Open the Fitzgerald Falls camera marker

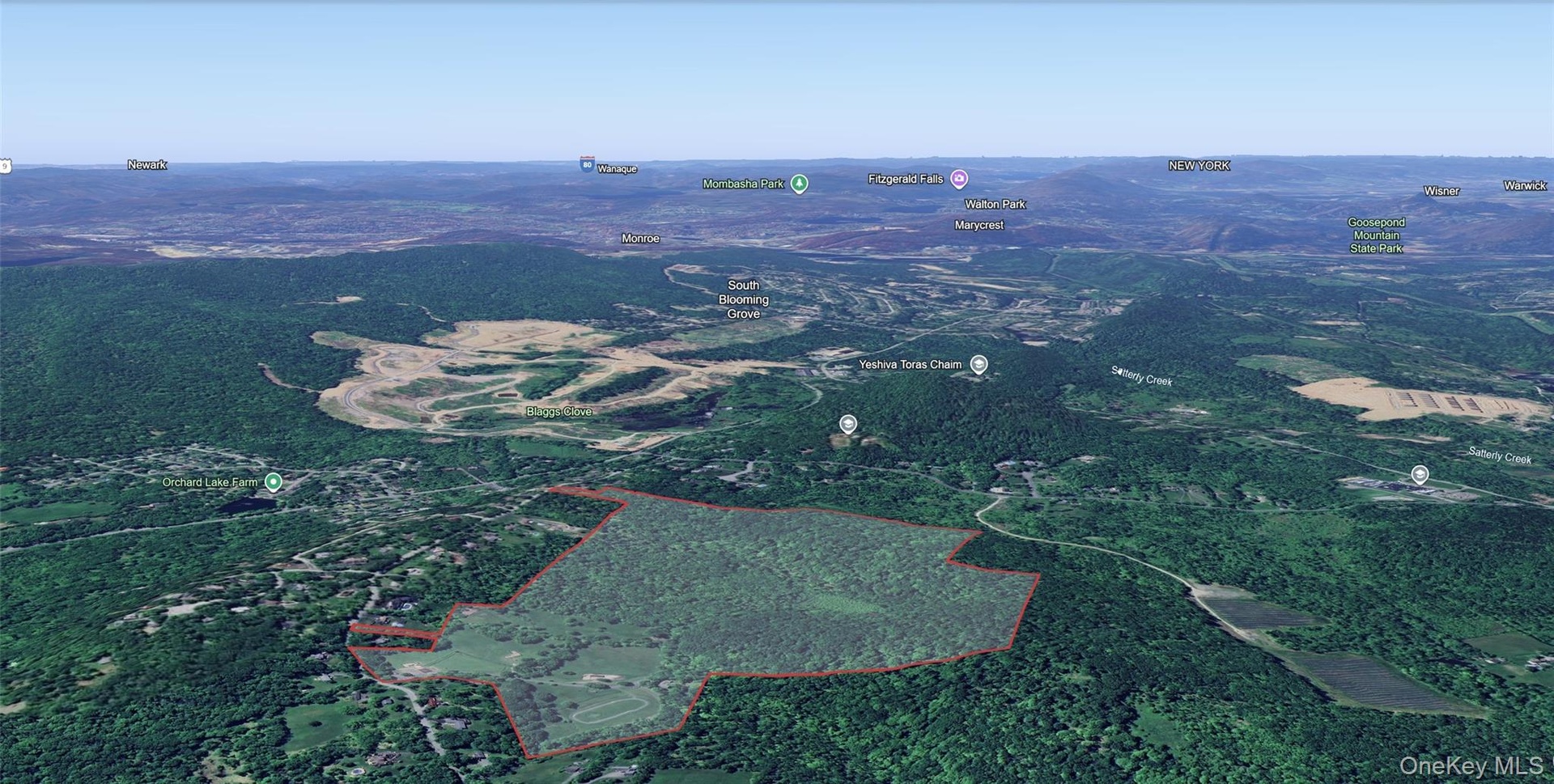pyautogui.click(x=959, y=178)
